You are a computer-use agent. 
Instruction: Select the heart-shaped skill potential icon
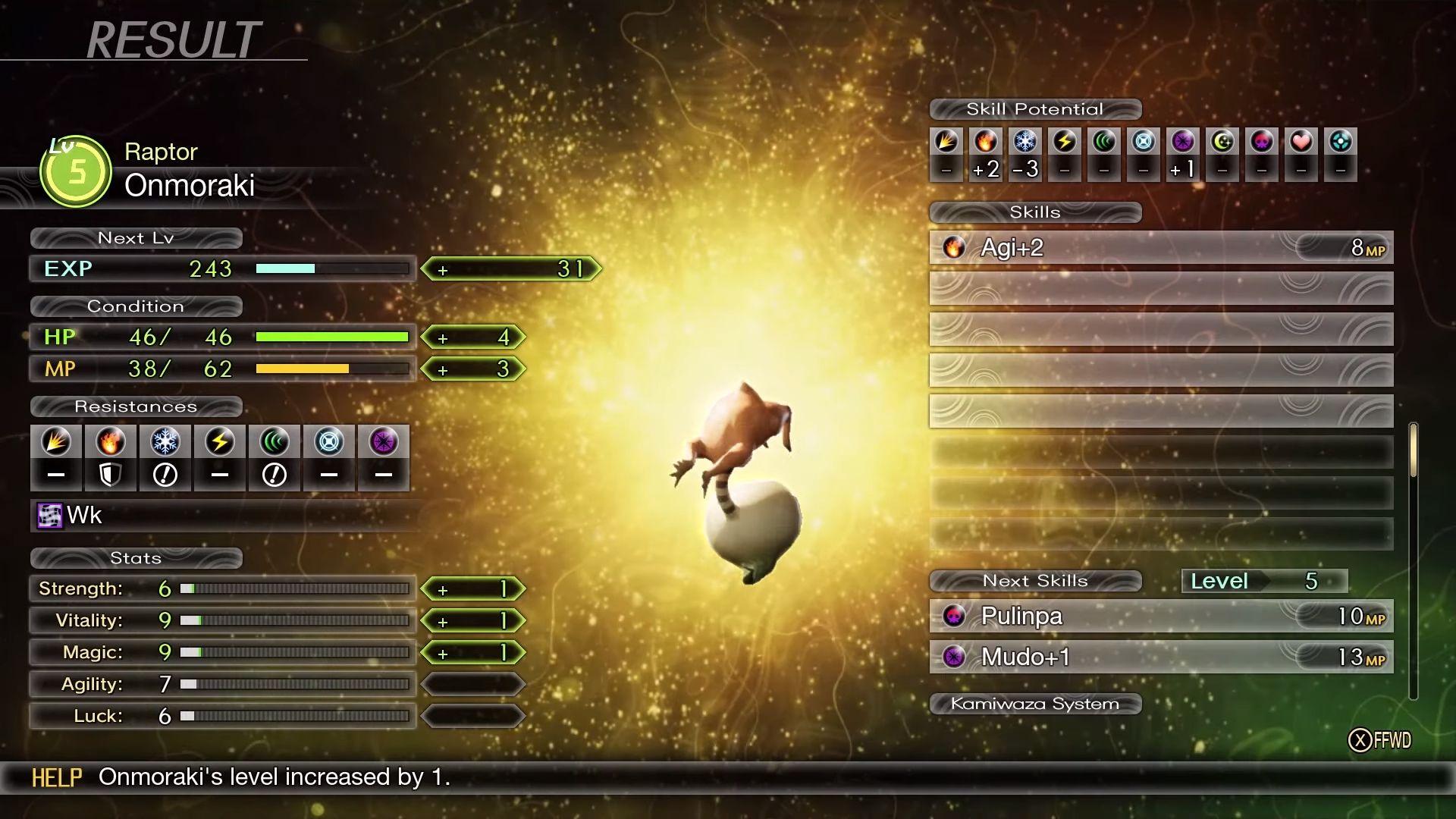pyautogui.click(x=1301, y=142)
